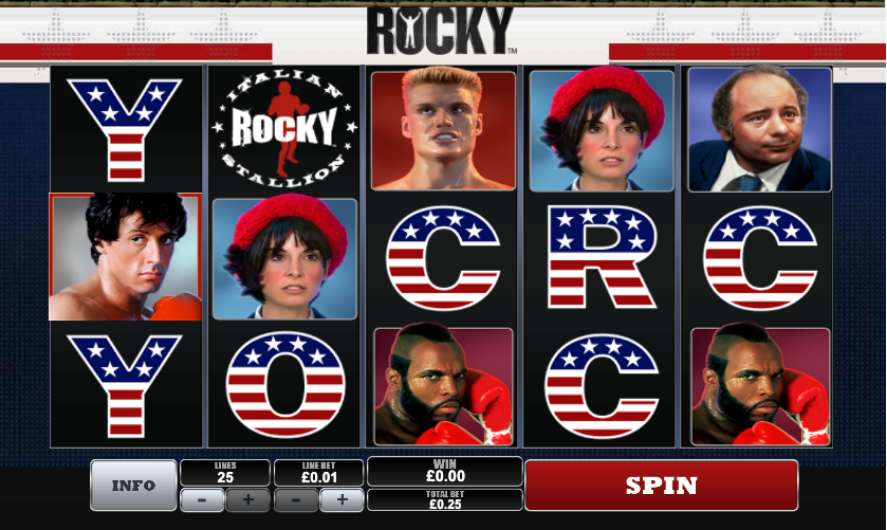Spin the reels with the red SPIN button
The width and height of the screenshot is (887, 530).
661,485
